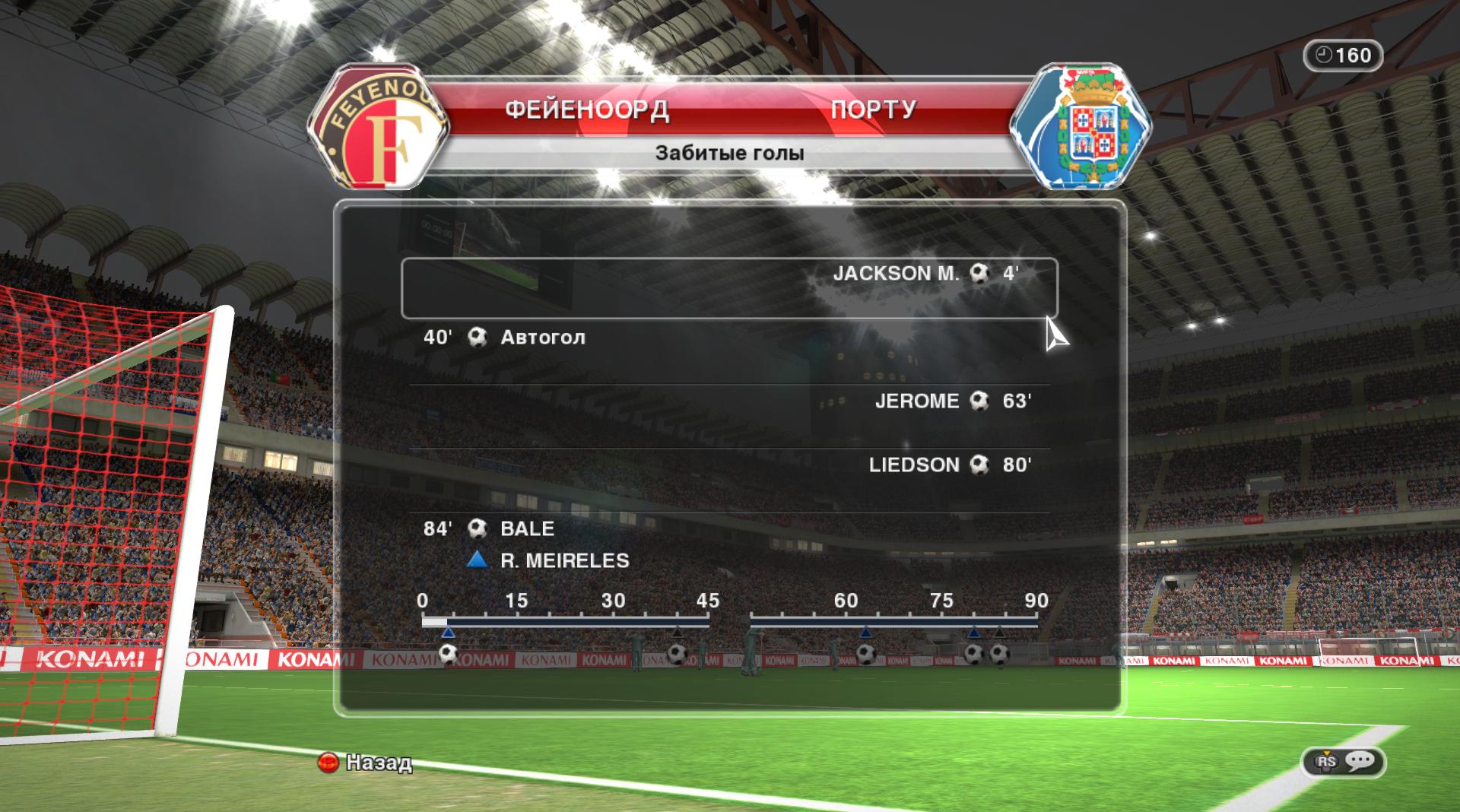Image resolution: width=1460 pixels, height=812 pixels.
Task: Go back with the Назад button
Action: pos(366,762)
